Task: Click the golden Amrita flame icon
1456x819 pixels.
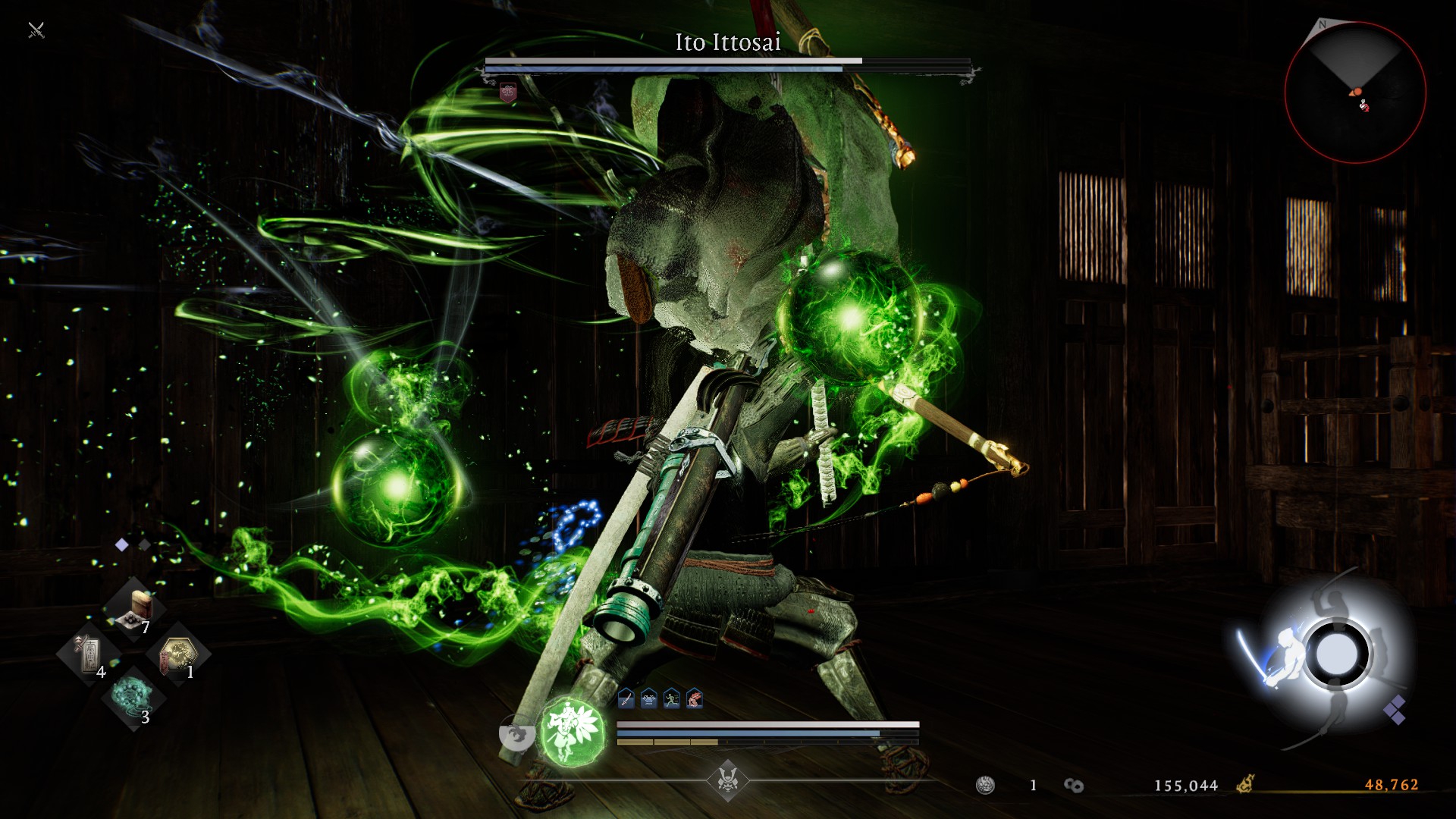Action: click(x=1245, y=784)
